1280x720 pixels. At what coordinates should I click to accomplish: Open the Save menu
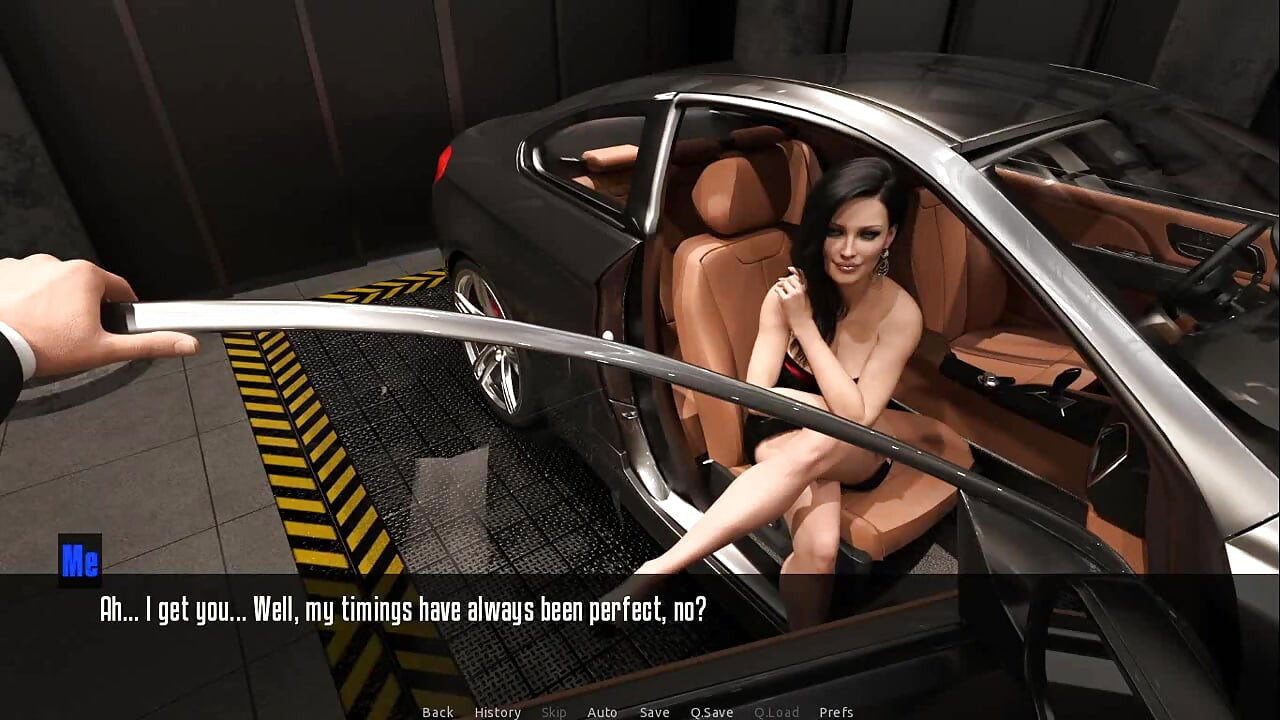(x=654, y=712)
